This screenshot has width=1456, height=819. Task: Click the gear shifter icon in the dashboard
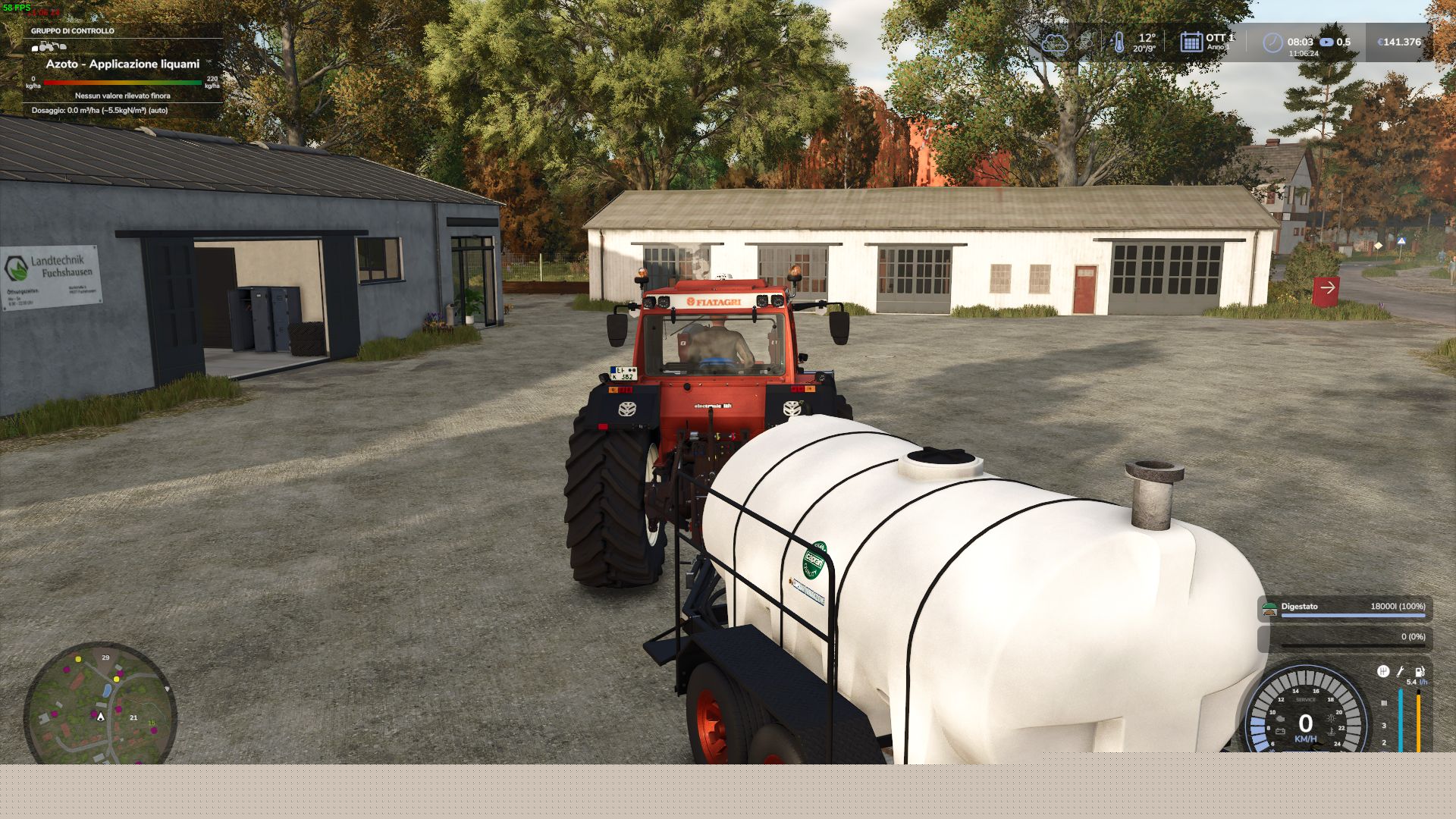point(1383,671)
